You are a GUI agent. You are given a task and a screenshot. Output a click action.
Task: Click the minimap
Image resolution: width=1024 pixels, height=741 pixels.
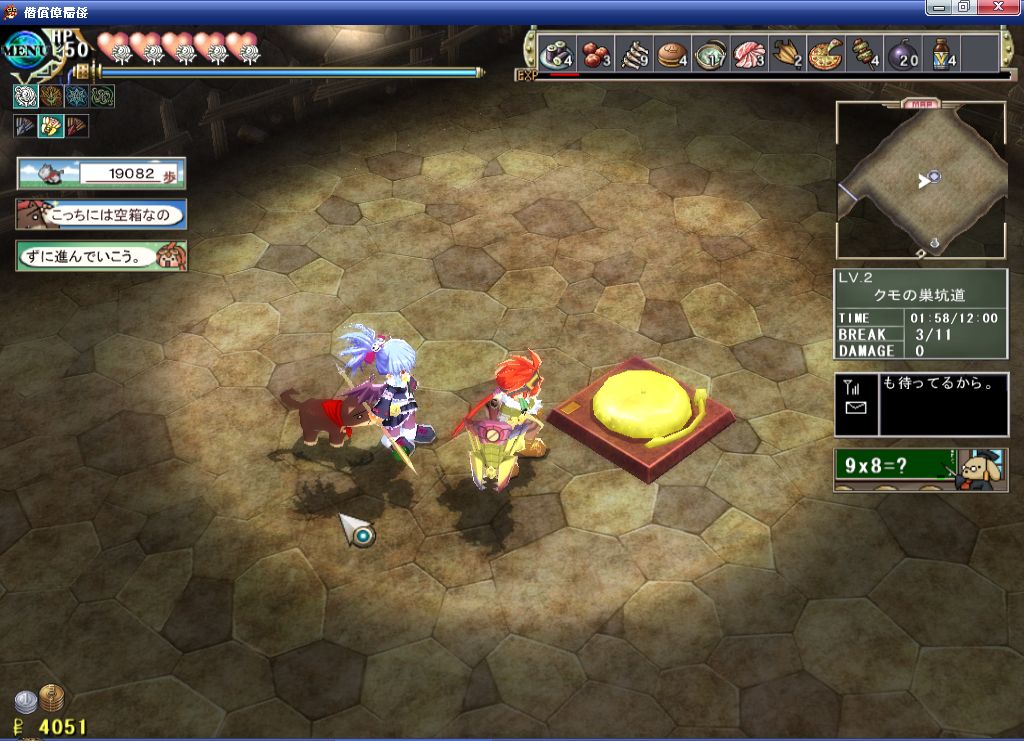pos(920,180)
